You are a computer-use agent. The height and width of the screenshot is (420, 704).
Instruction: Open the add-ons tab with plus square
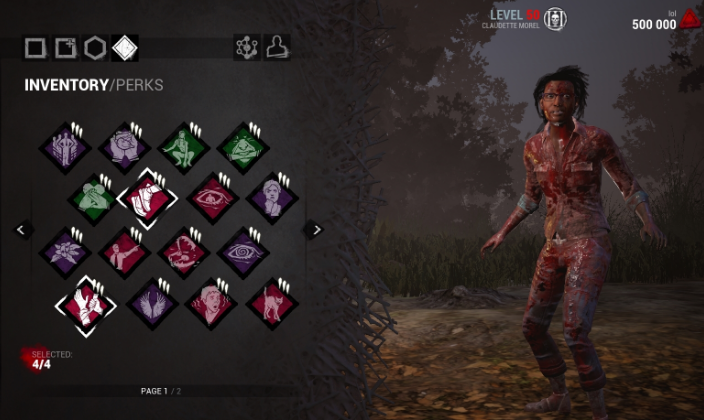(x=65, y=47)
